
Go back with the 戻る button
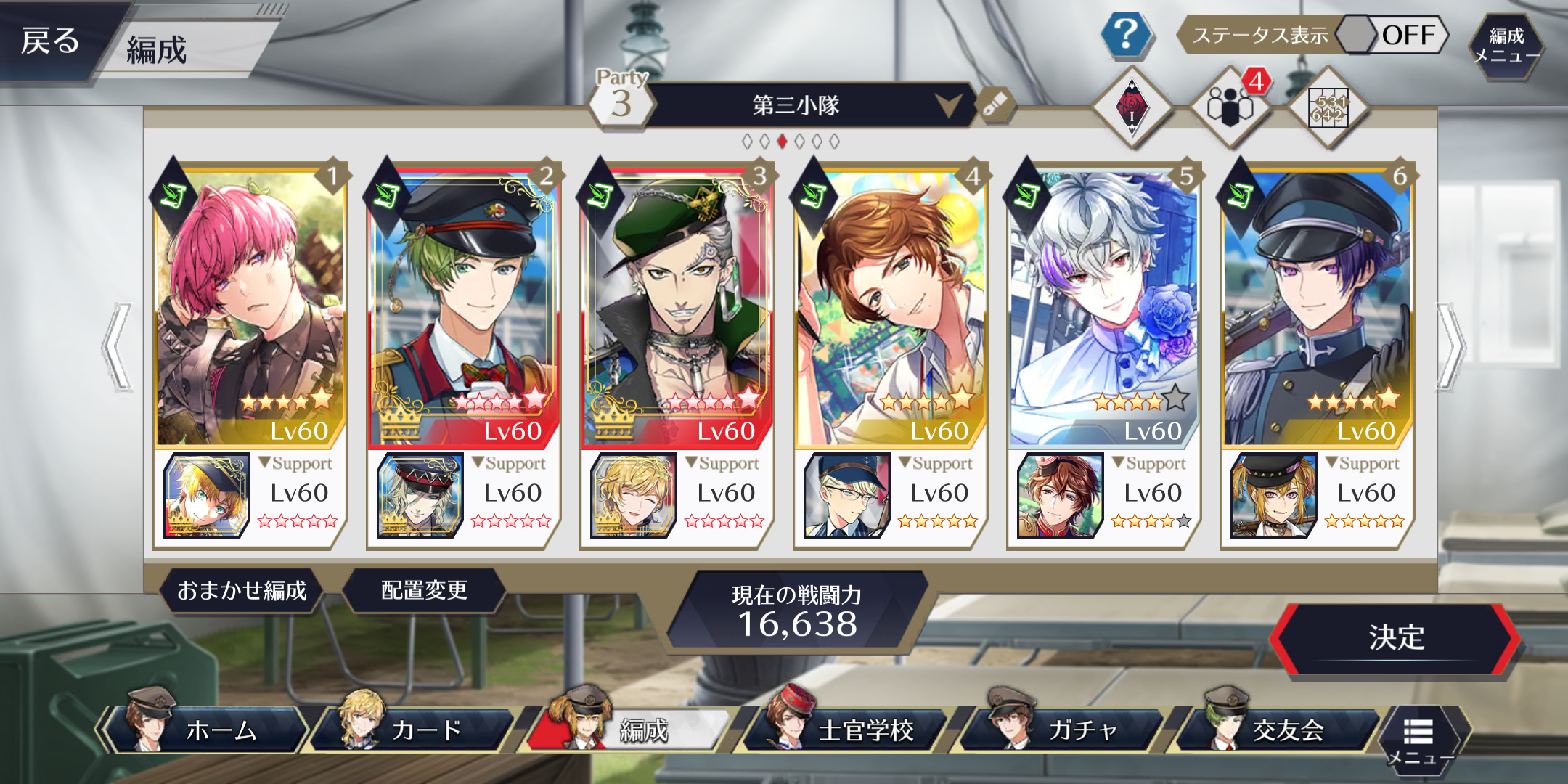tap(49, 41)
